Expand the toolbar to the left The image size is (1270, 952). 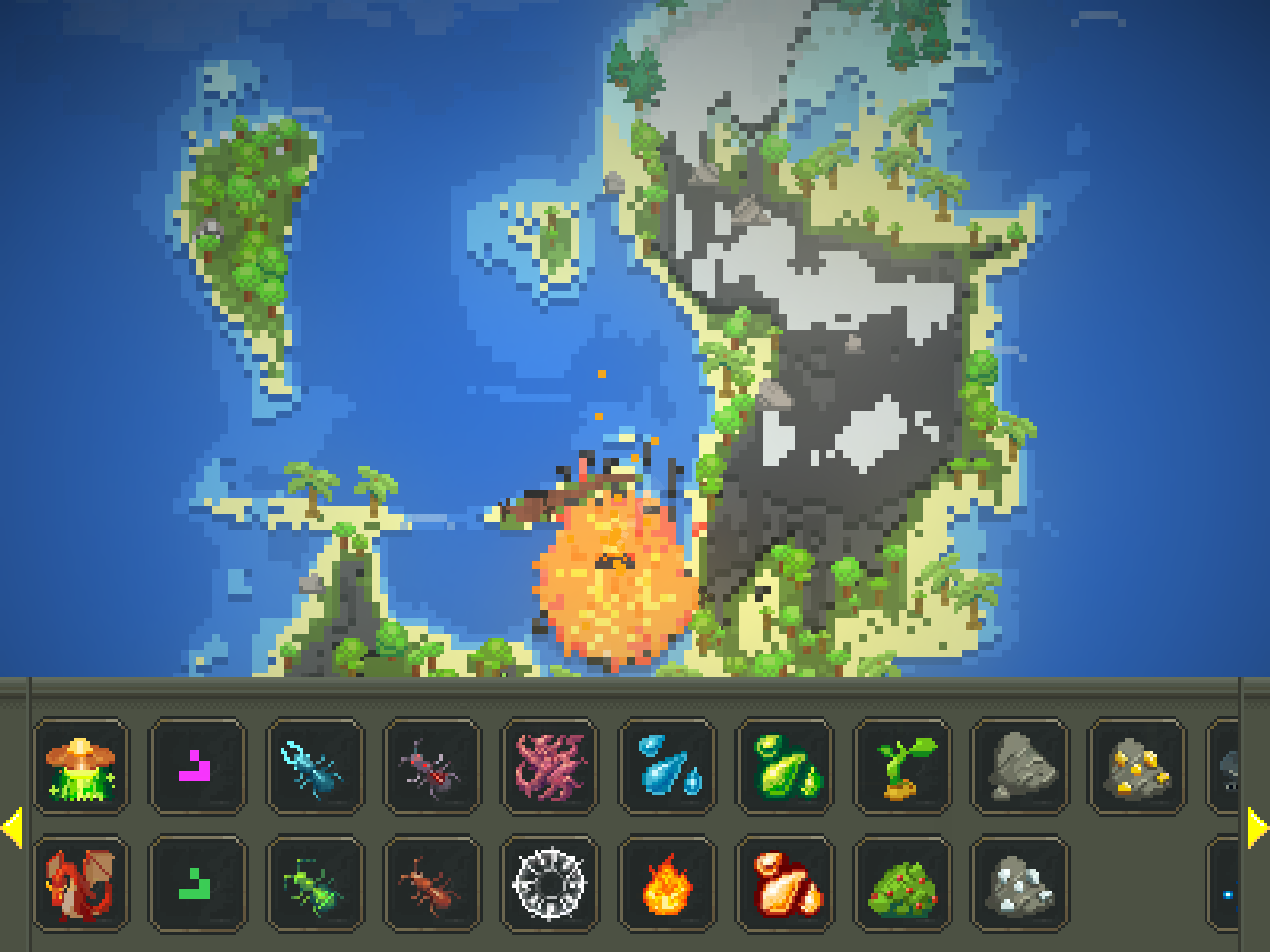15,826
